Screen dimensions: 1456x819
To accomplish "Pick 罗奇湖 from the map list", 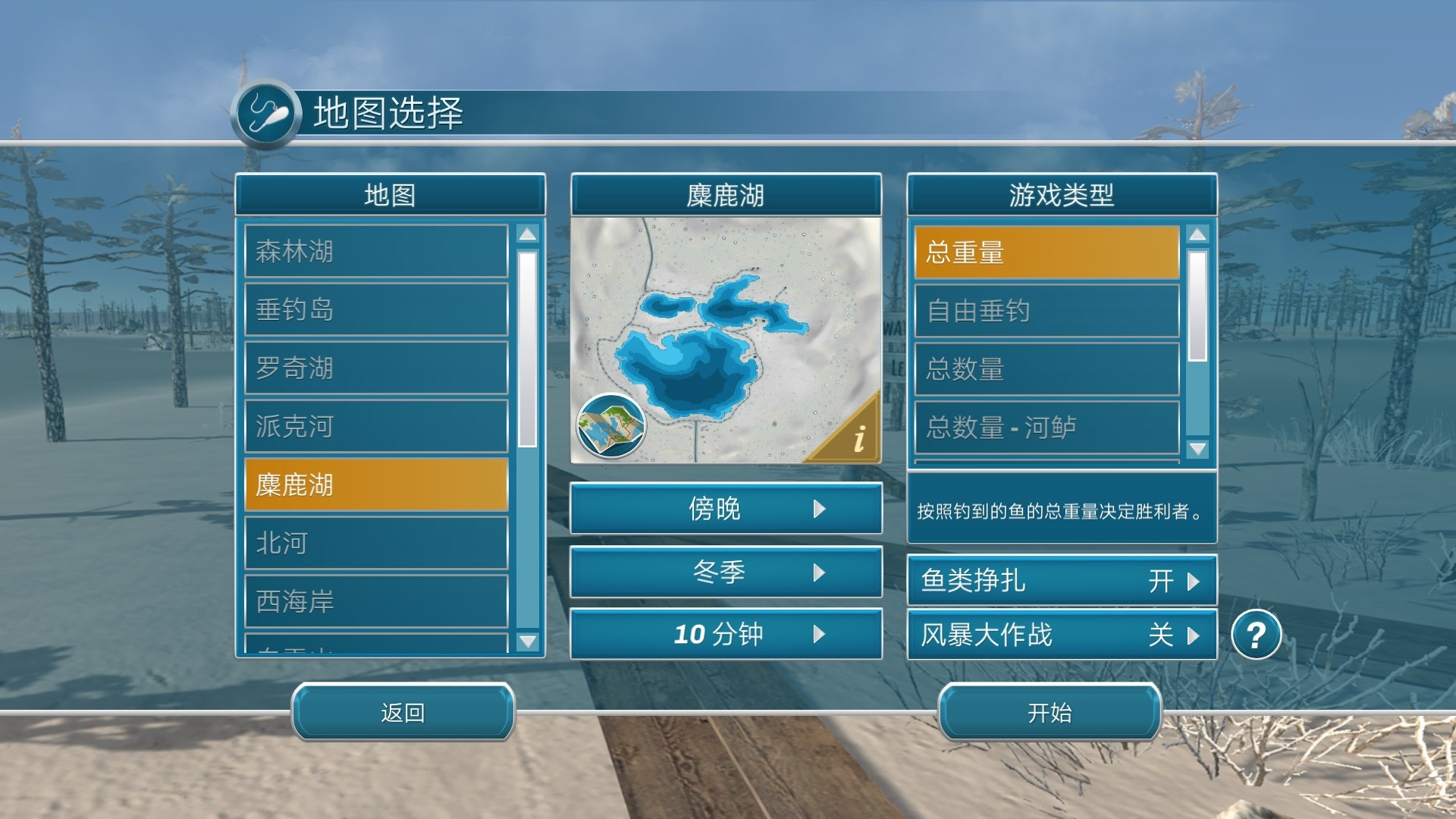I will (x=376, y=368).
